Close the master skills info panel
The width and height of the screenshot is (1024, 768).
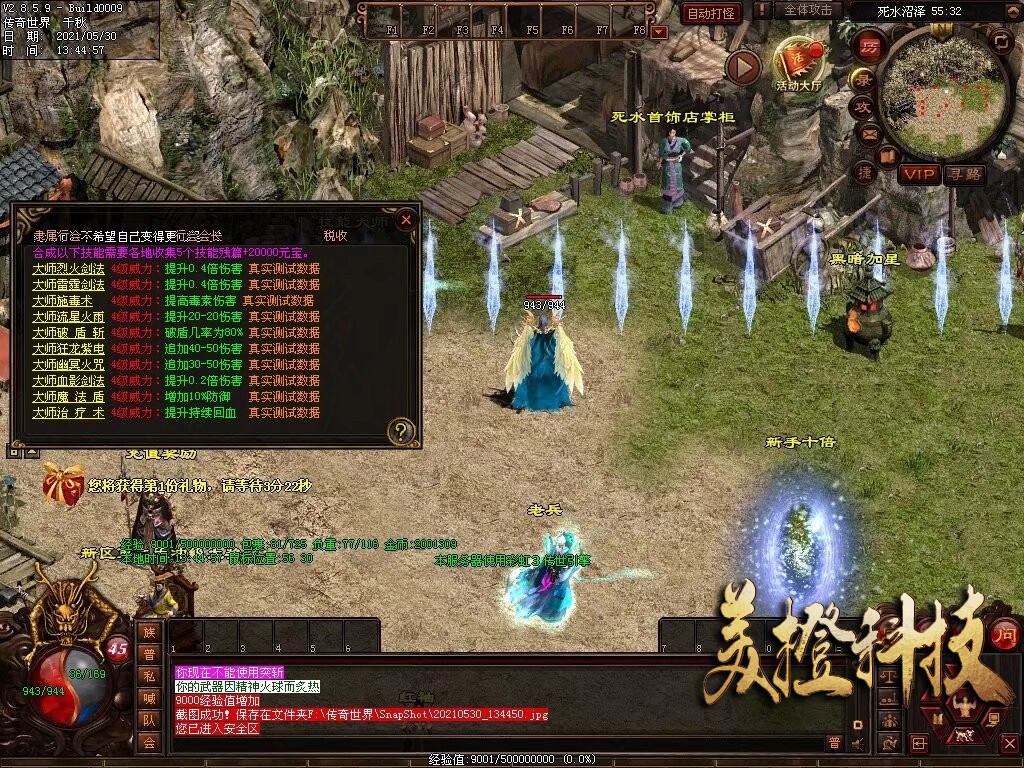(406, 219)
